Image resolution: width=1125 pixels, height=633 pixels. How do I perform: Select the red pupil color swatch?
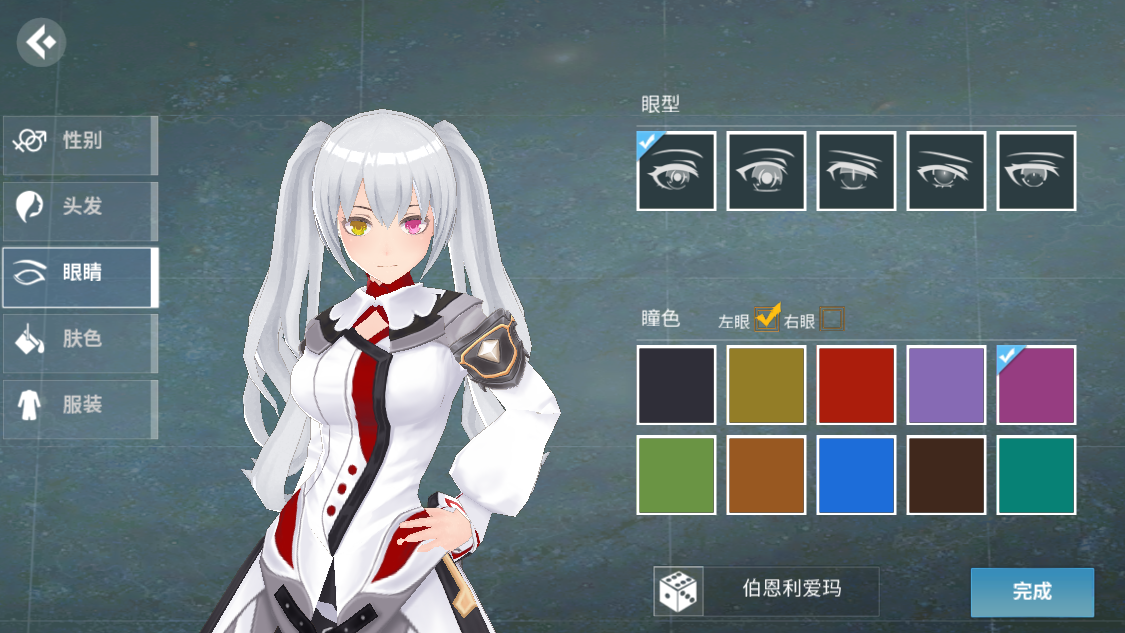point(856,385)
